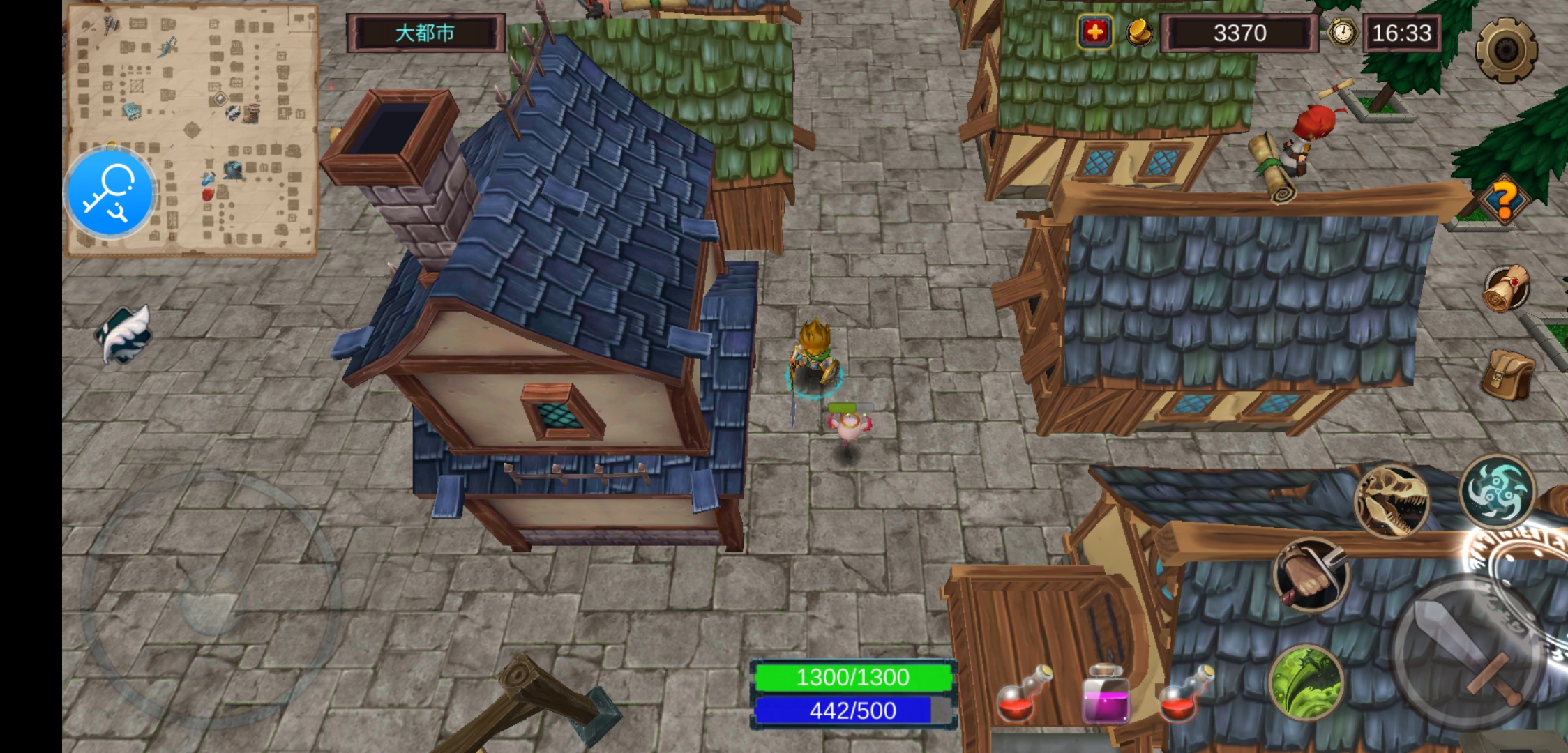Use the teal swirling vortex skill

click(1497, 492)
